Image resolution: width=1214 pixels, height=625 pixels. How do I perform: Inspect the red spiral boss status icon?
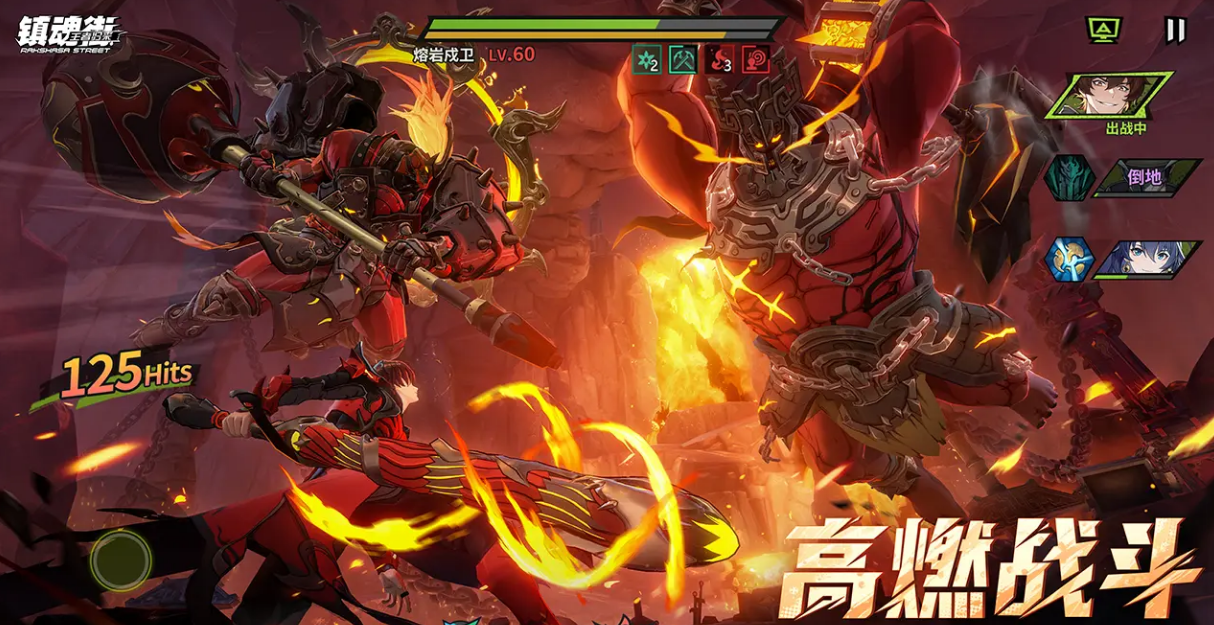coord(754,60)
